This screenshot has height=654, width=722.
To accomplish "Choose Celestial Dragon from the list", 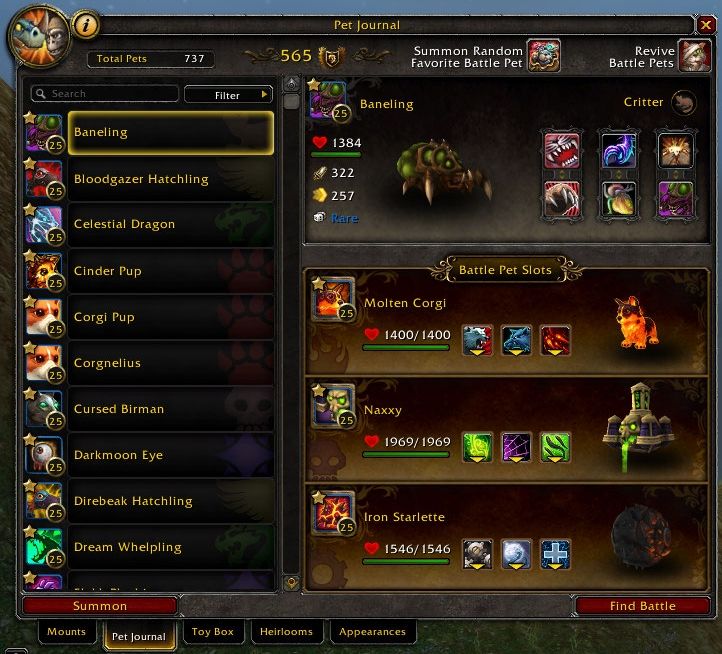I will (170, 224).
